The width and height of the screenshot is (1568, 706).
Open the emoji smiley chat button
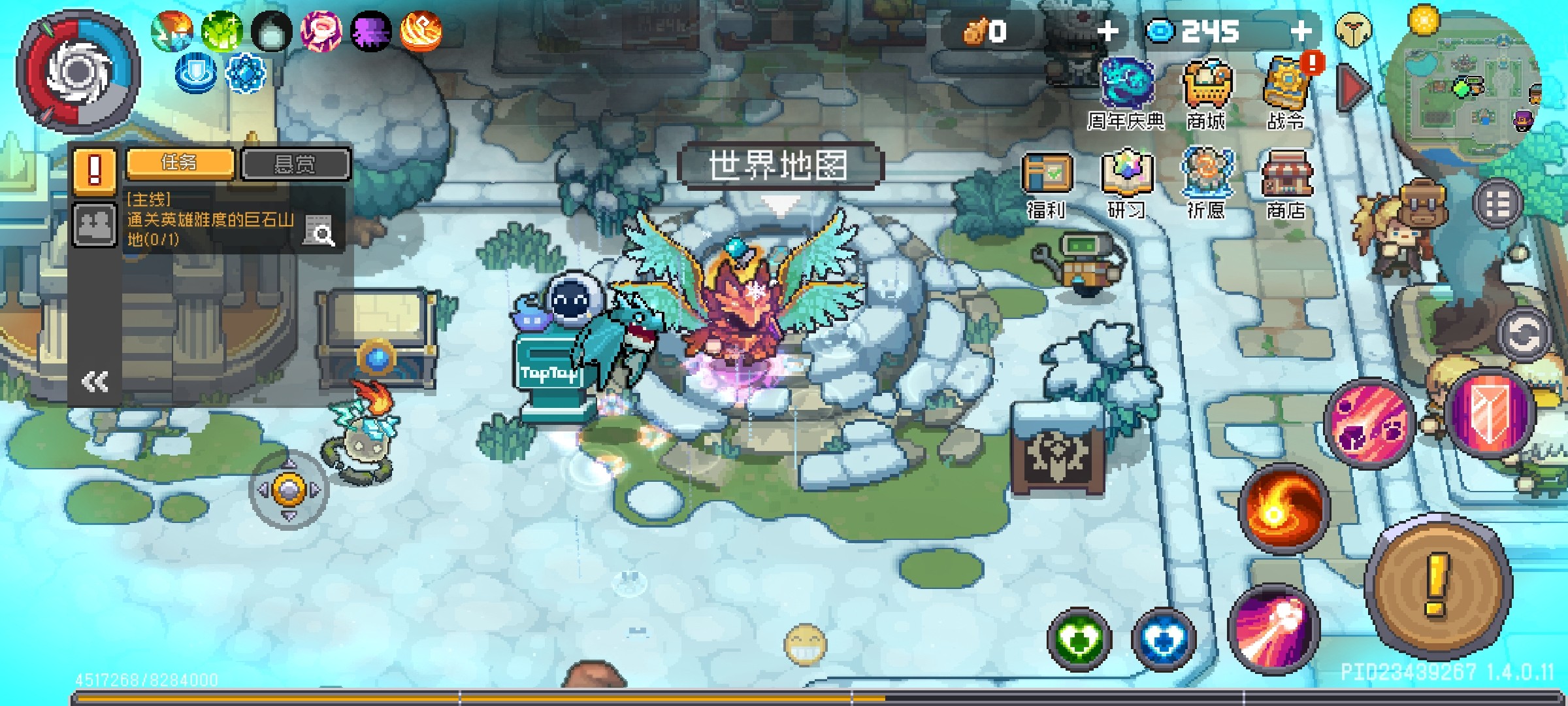coord(805,645)
